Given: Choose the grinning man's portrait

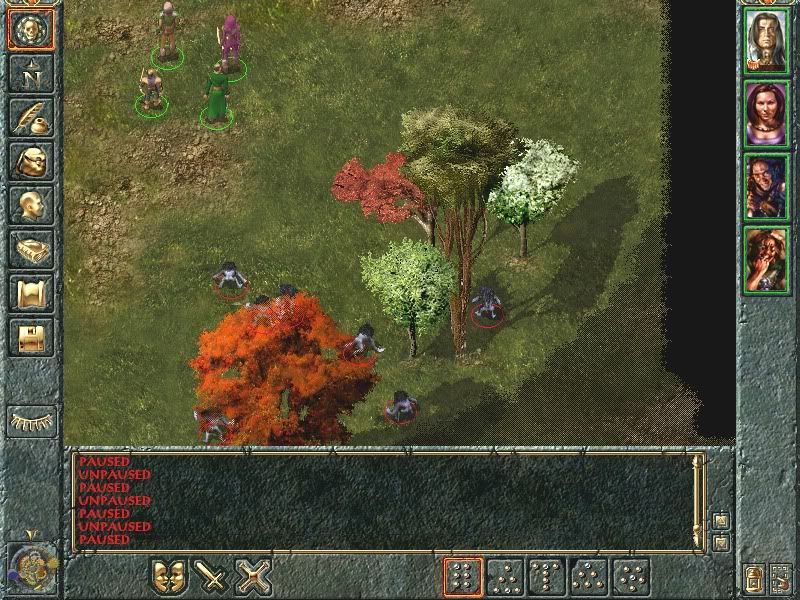Looking at the screenshot, I should pyautogui.click(x=767, y=187).
